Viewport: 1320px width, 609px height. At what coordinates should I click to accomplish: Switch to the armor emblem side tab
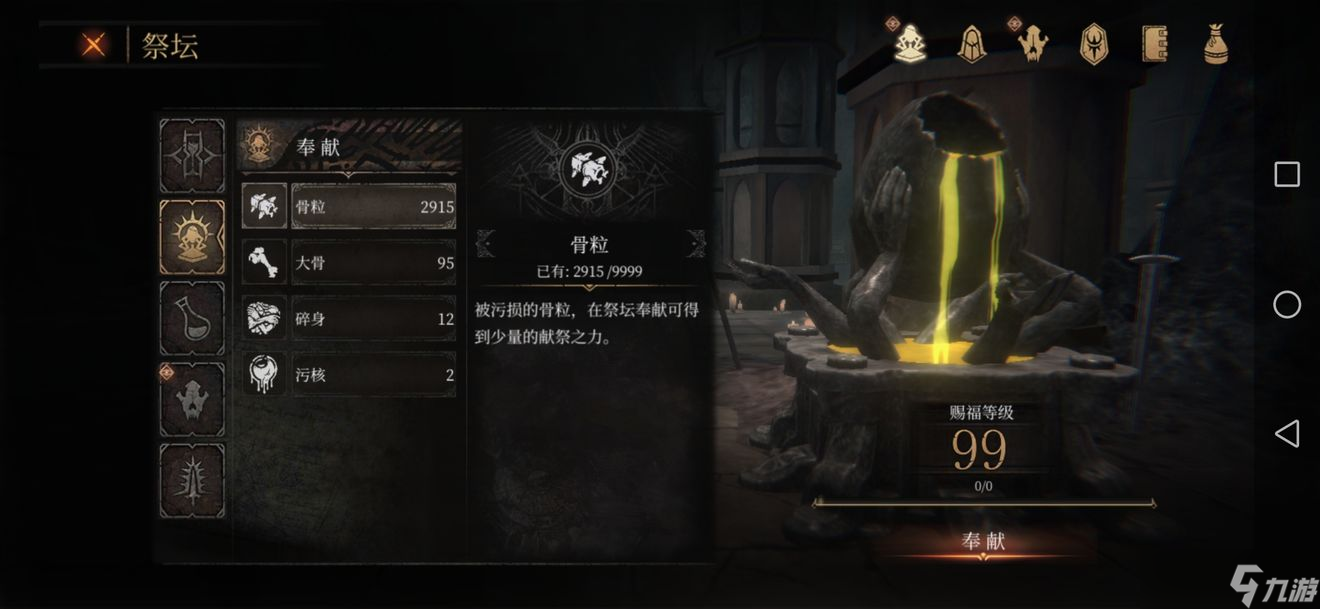click(x=192, y=156)
